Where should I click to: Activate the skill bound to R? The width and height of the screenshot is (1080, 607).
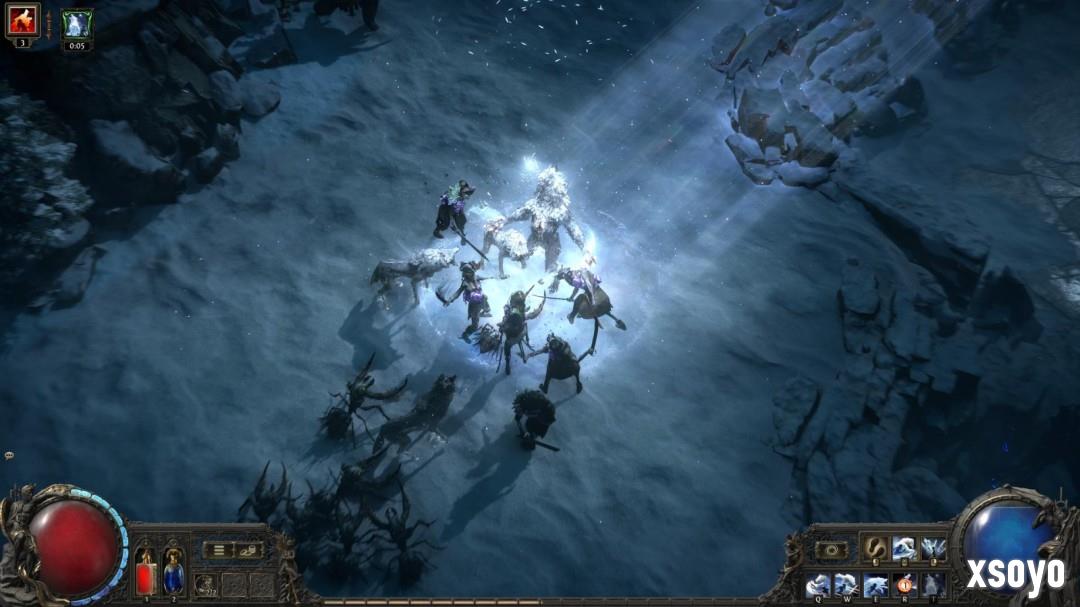point(904,584)
